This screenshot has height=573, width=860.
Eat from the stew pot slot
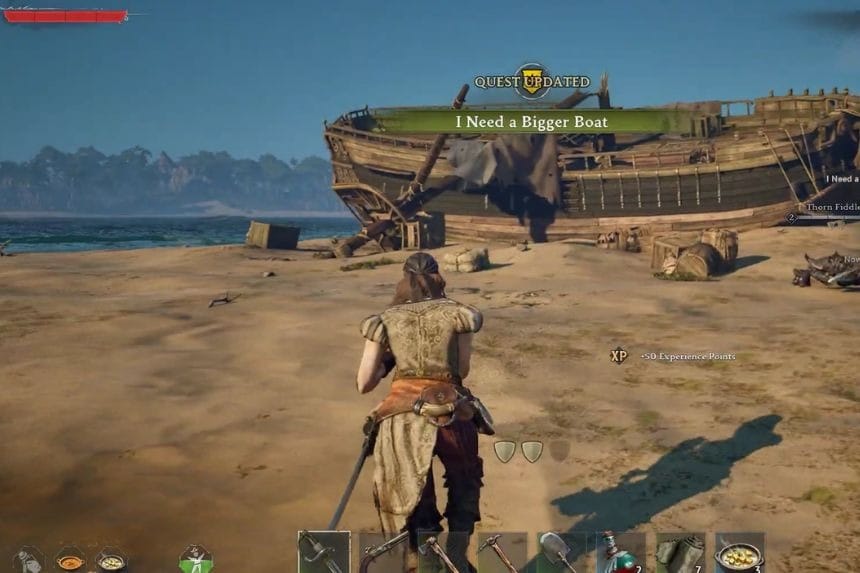[739, 552]
